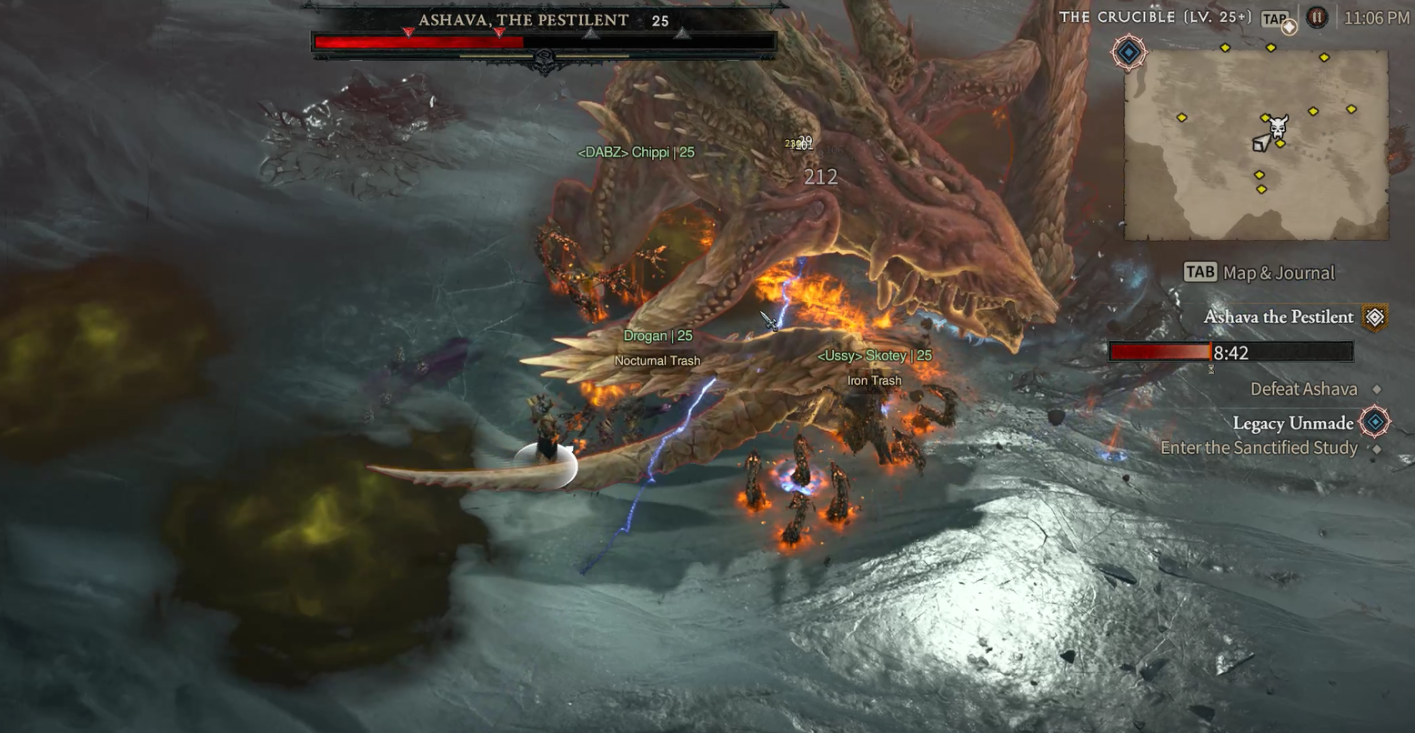Select the Ashava the Pestilent event tracker

[1278, 317]
